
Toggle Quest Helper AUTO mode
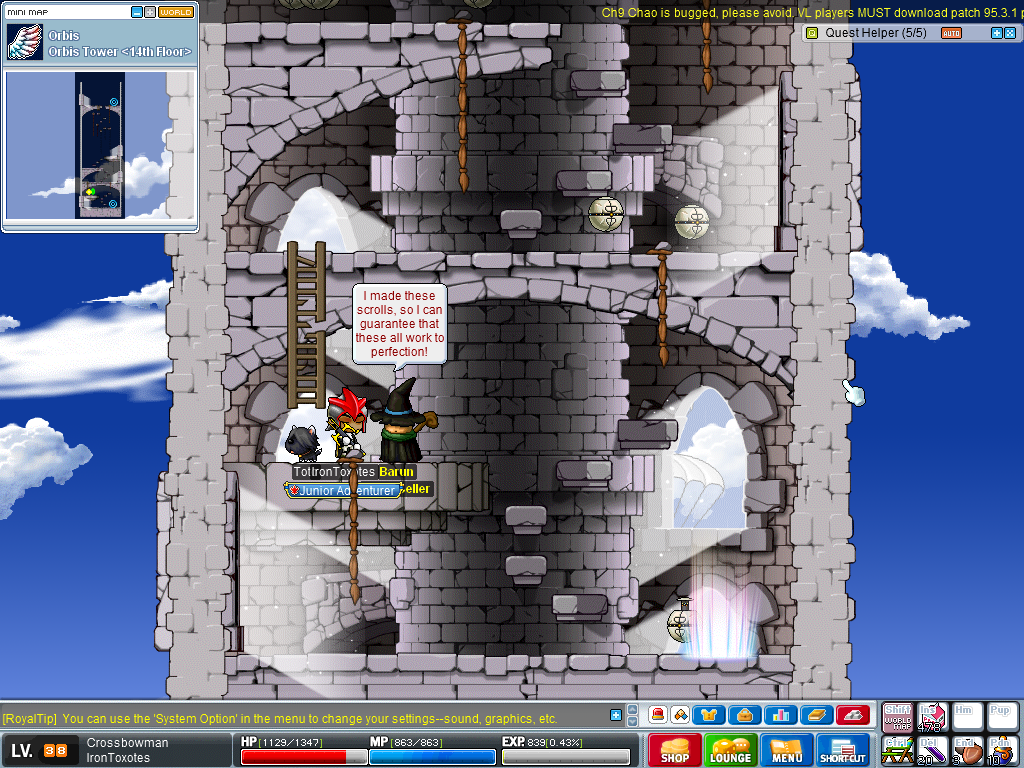951,33
